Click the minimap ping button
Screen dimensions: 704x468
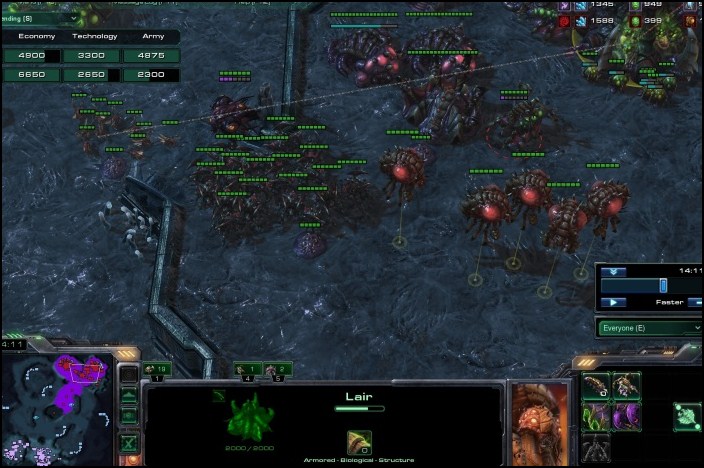[x=129, y=374]
